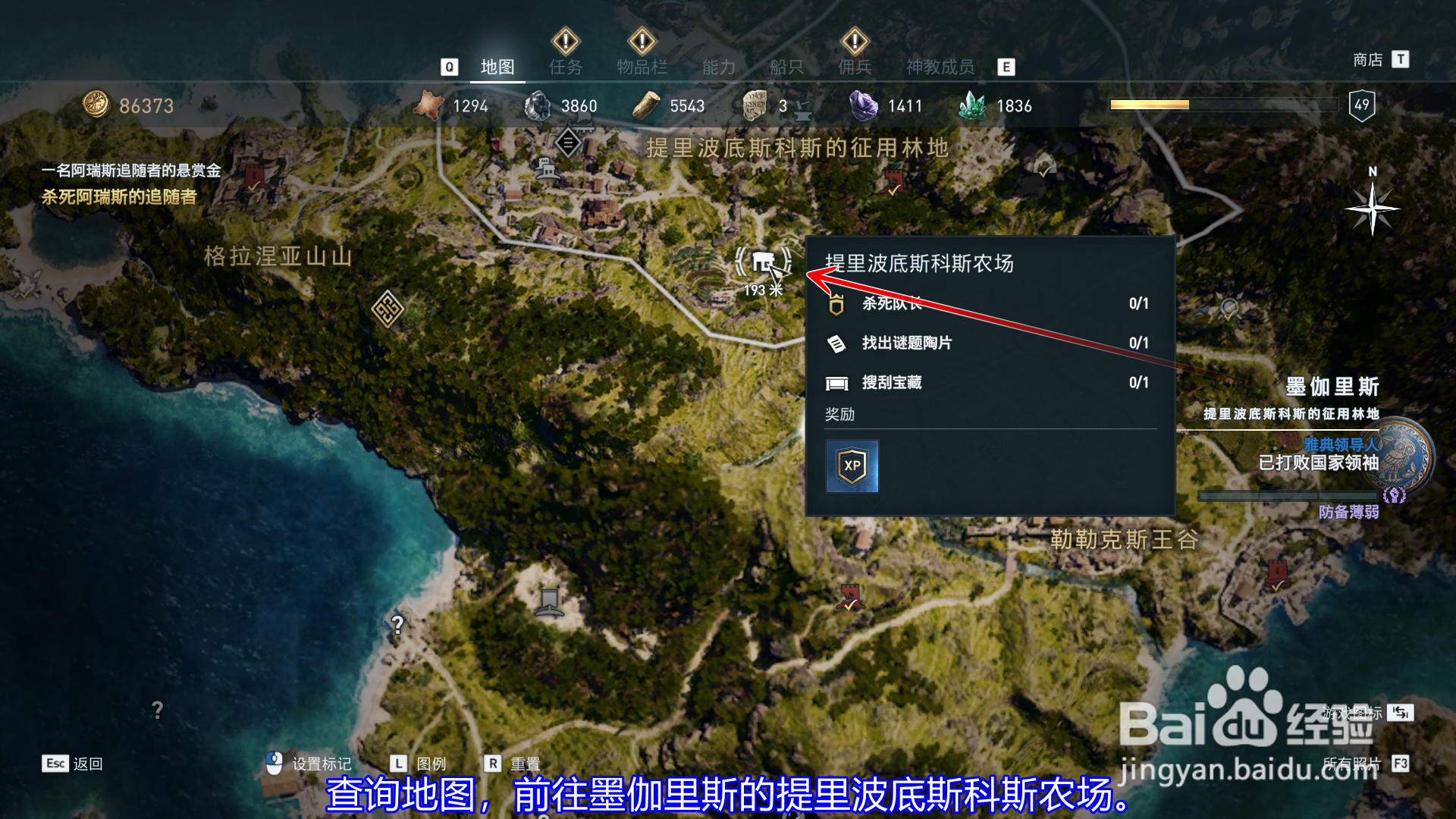Open the 神教成员 tab
Viewport: 1456px width, 819px height.
[x=938, y=67]
